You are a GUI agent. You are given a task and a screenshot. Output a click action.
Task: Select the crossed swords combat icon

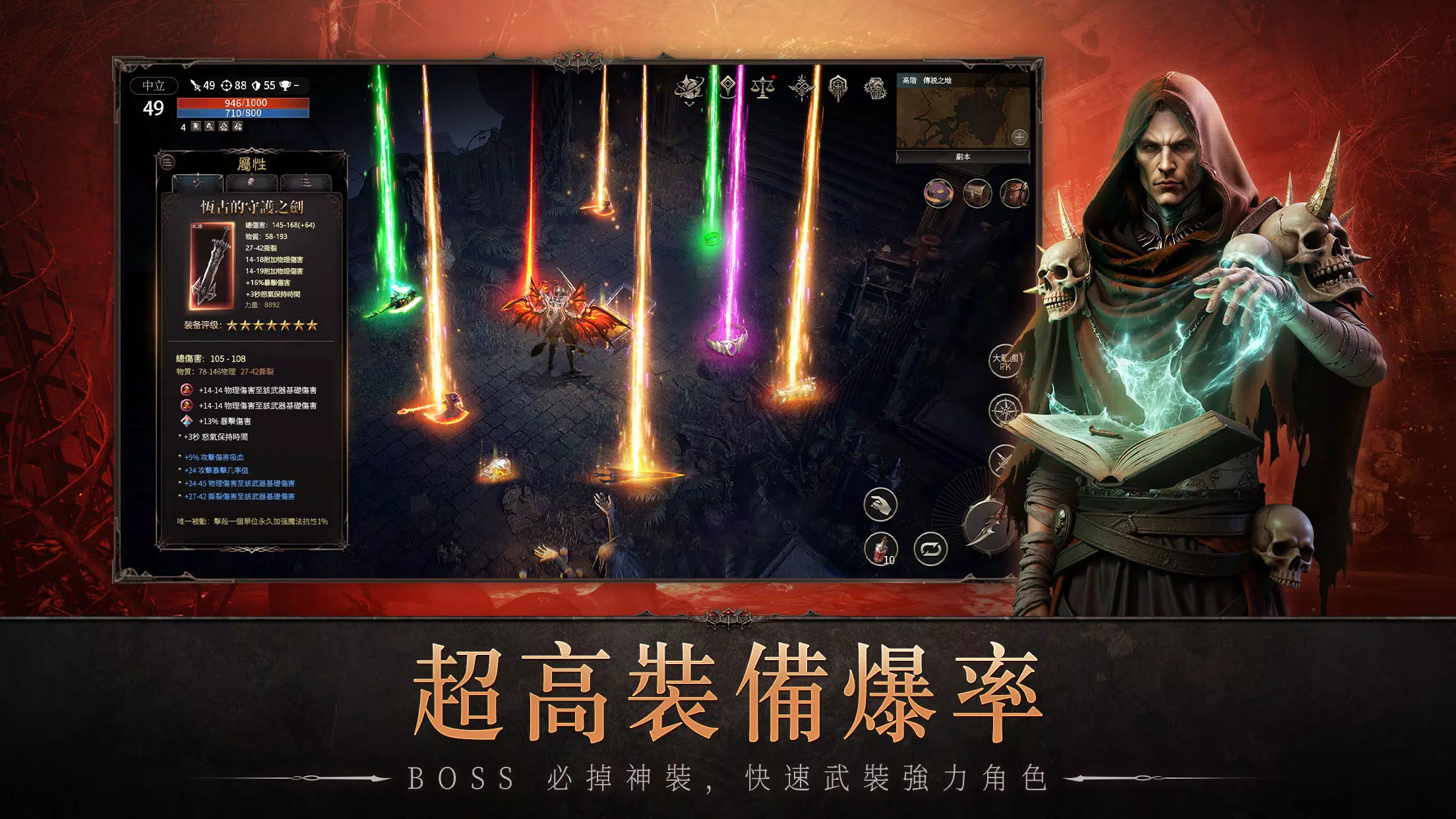1004,460
